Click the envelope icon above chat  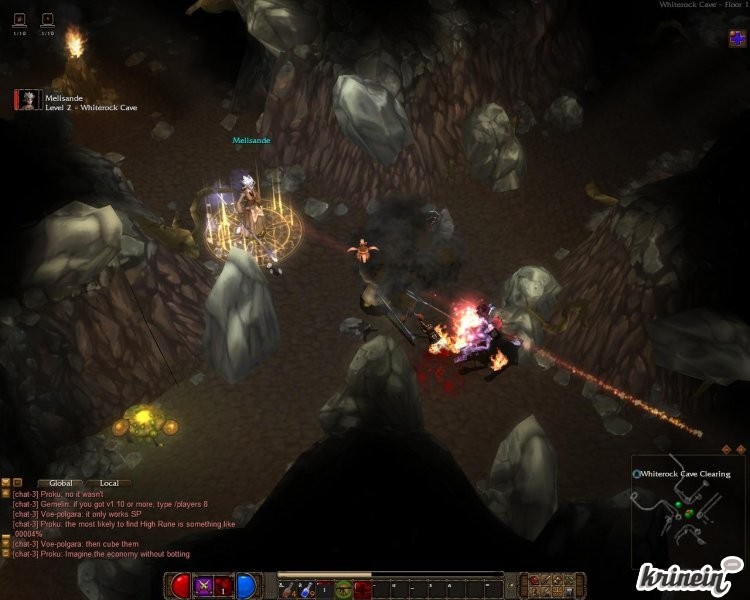[x=6, y=483]
